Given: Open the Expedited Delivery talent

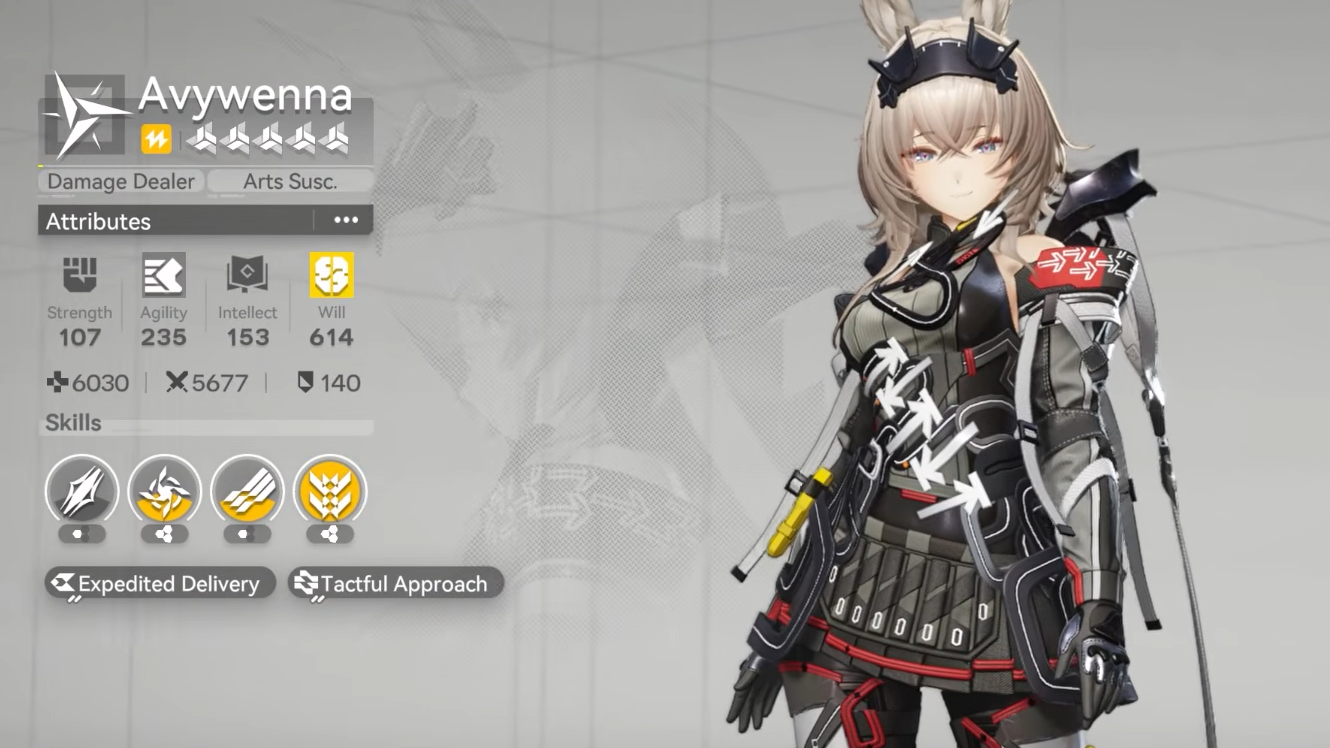Looking at the screenshot, I should (160, 584).
